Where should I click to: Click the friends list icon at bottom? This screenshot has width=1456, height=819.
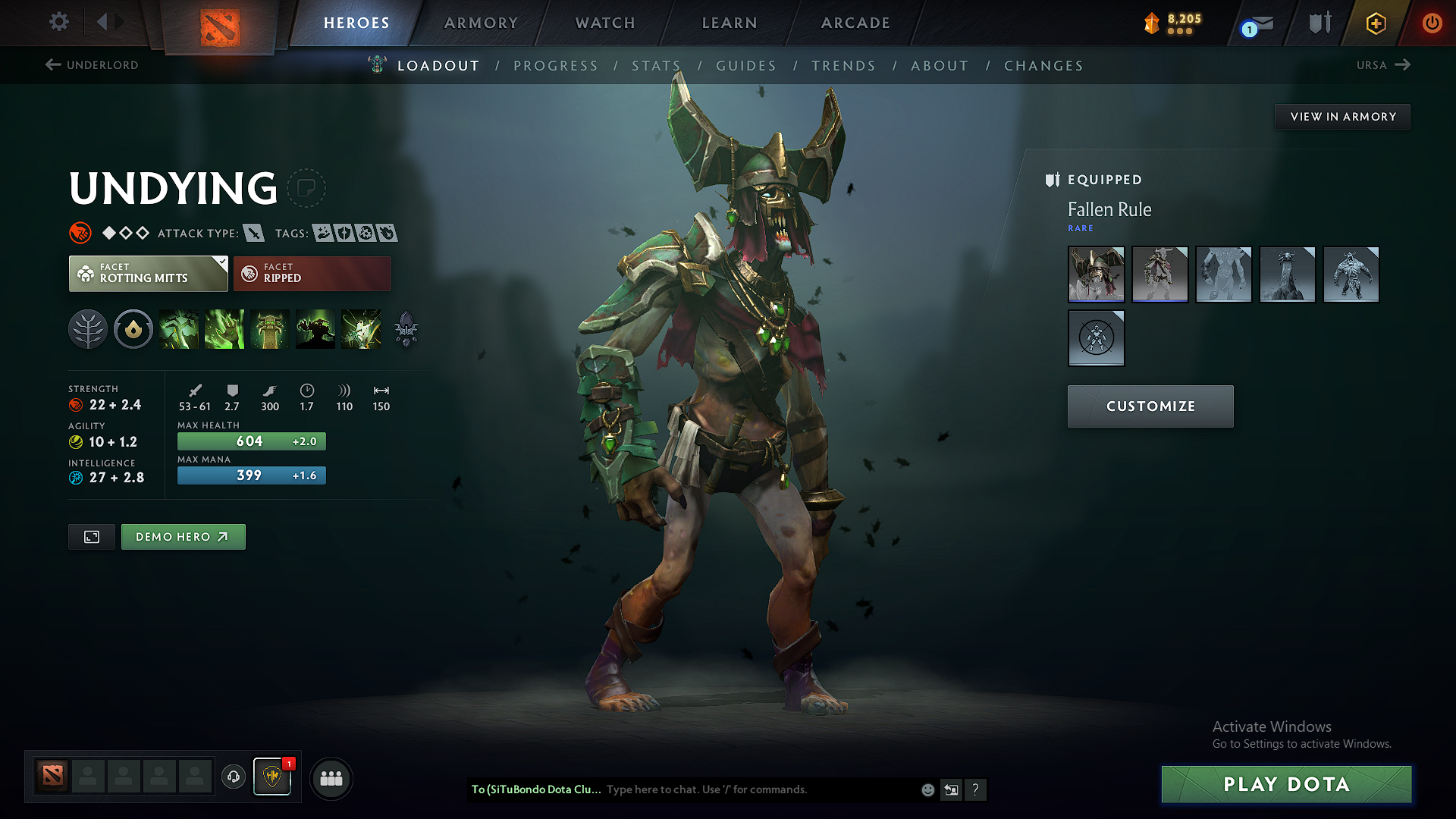click(x=331, y=778)
